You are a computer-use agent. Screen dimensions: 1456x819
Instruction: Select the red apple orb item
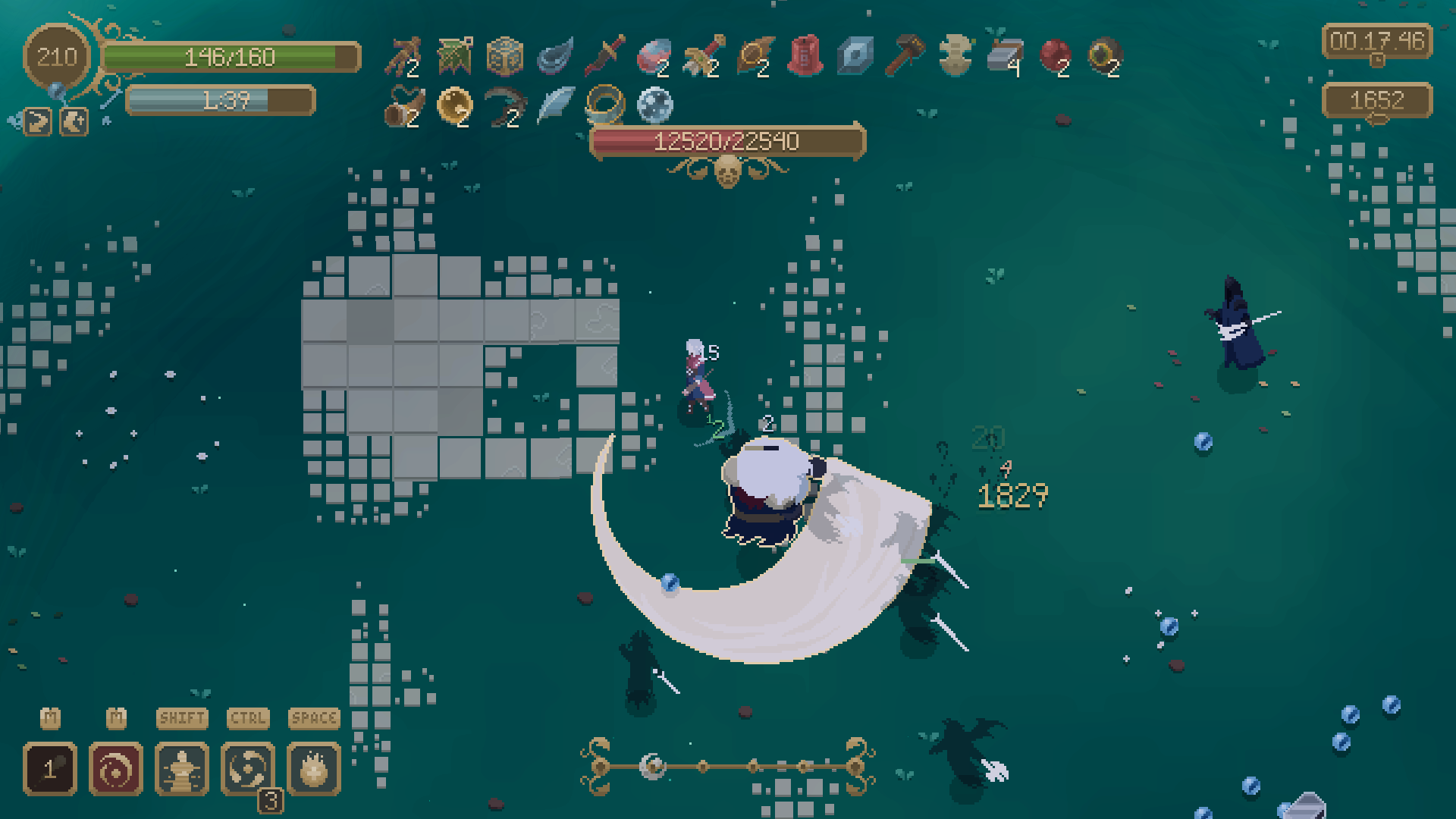tap(1055, 56)
